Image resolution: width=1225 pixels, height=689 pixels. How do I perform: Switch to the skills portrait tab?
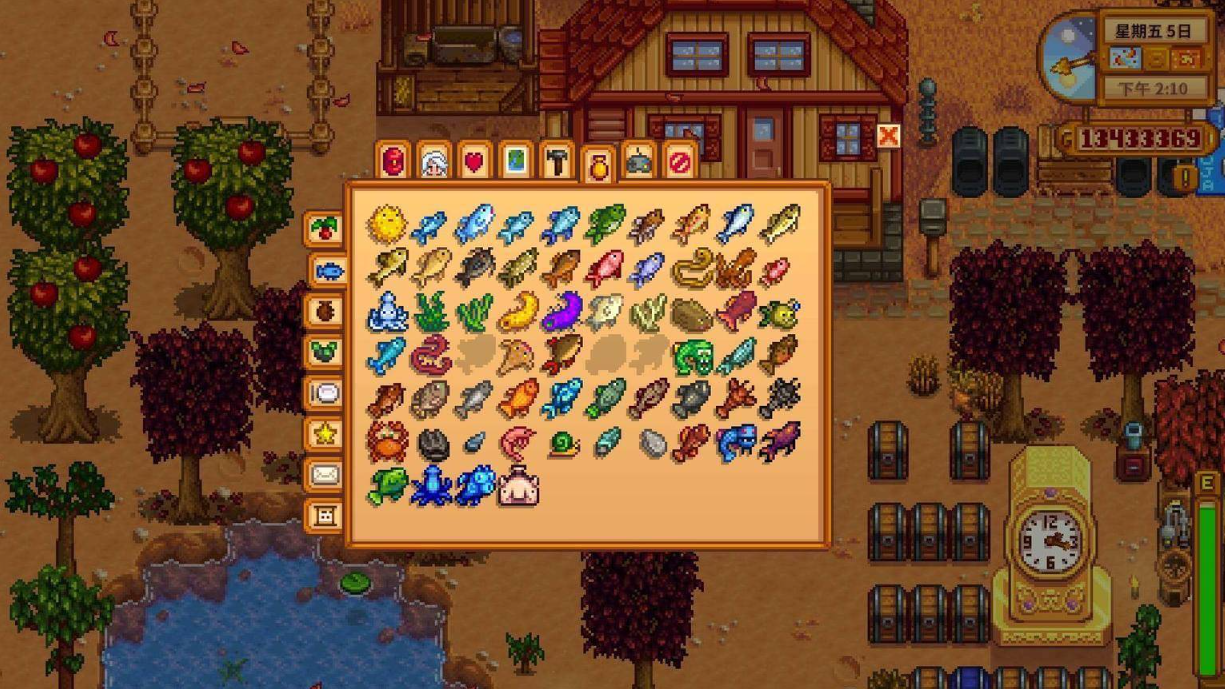coord(434,161)
